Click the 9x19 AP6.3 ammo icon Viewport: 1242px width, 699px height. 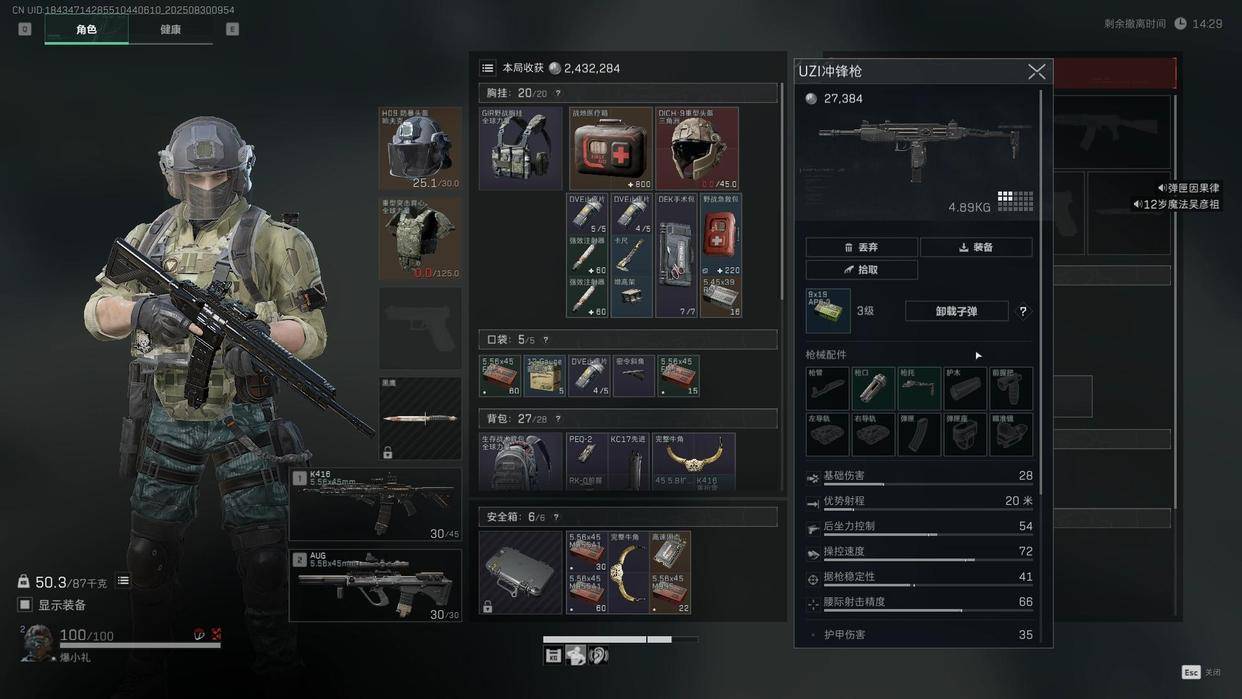click(828, 310)
